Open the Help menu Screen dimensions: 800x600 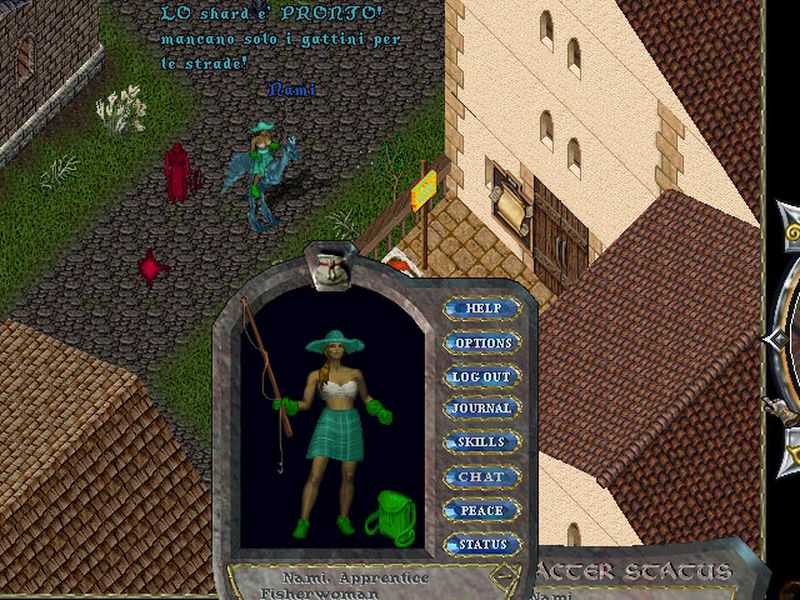[x=482, y=308]
